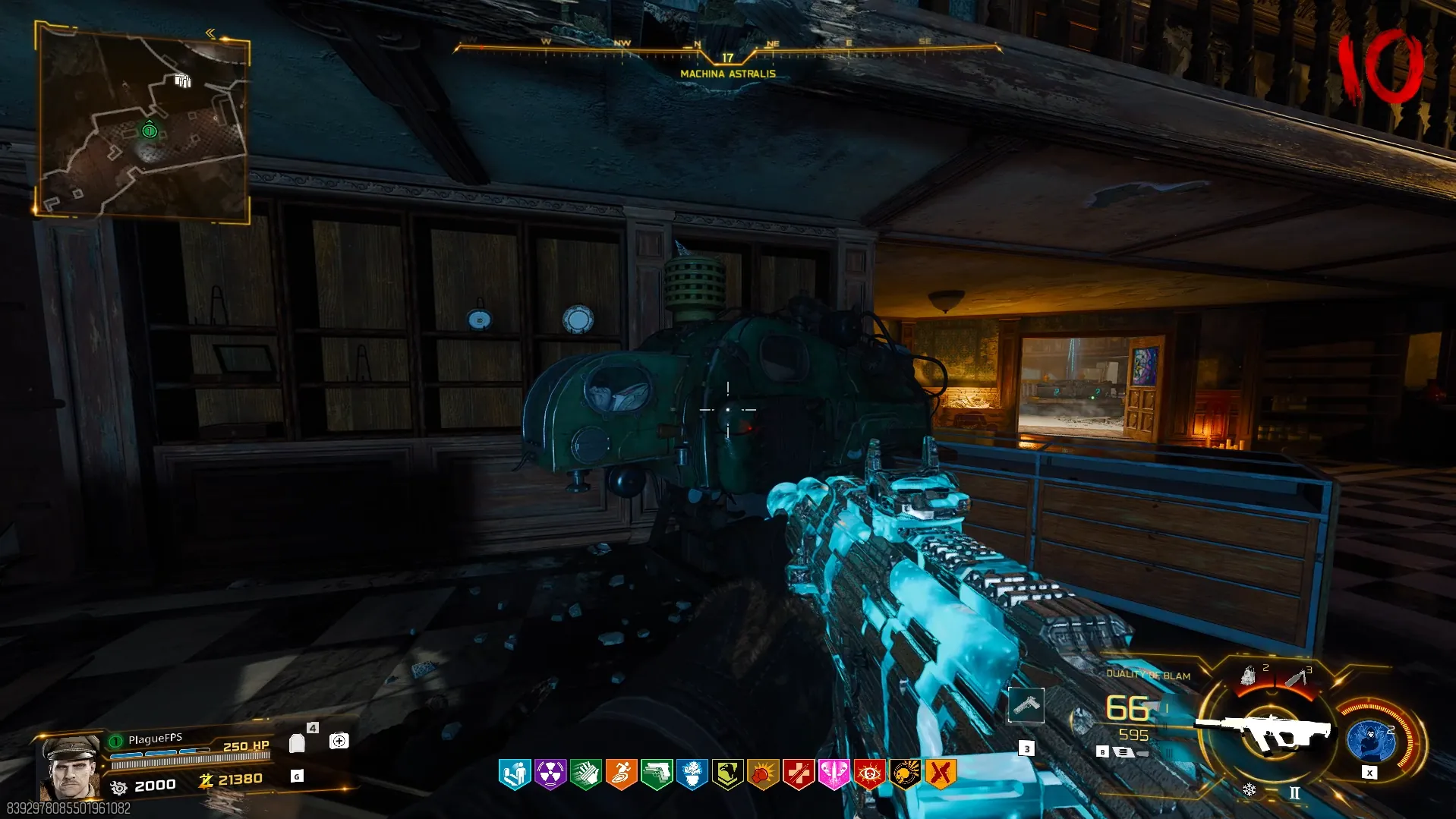1456x819 pixels.
Task: Pick the blue skull chalice perk
Action: coord(692,774)
